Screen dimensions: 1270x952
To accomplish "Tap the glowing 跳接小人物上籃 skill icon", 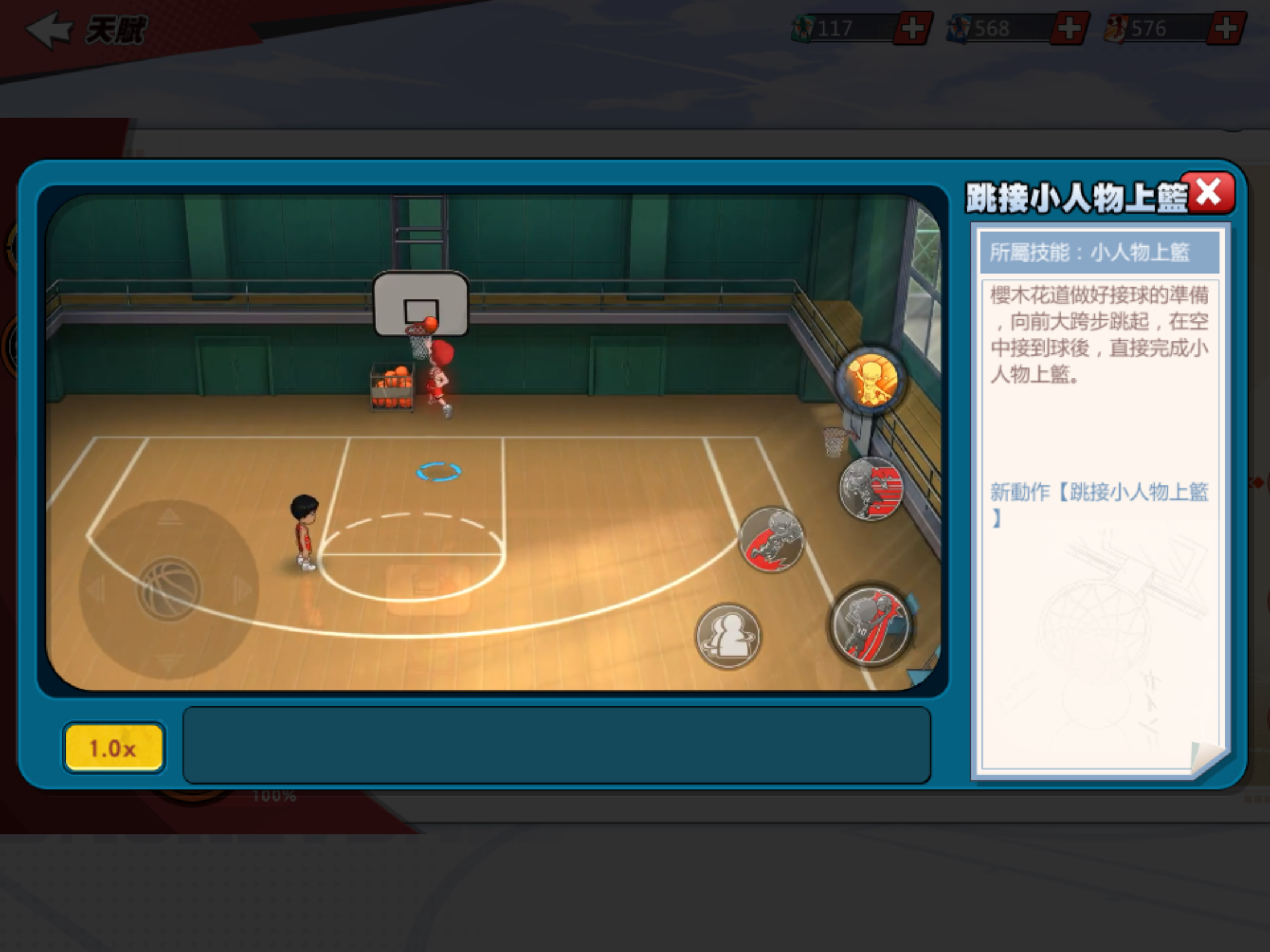I will point(873,379).
